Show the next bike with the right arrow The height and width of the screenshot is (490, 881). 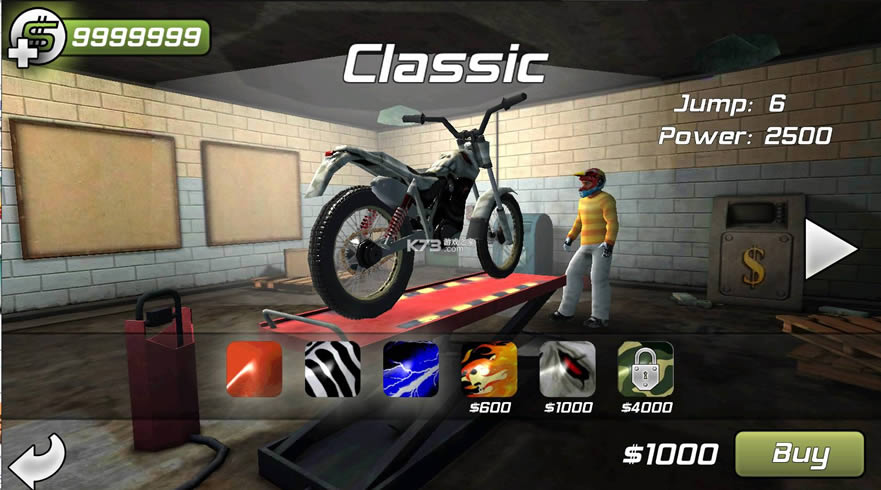click(830, 249)
